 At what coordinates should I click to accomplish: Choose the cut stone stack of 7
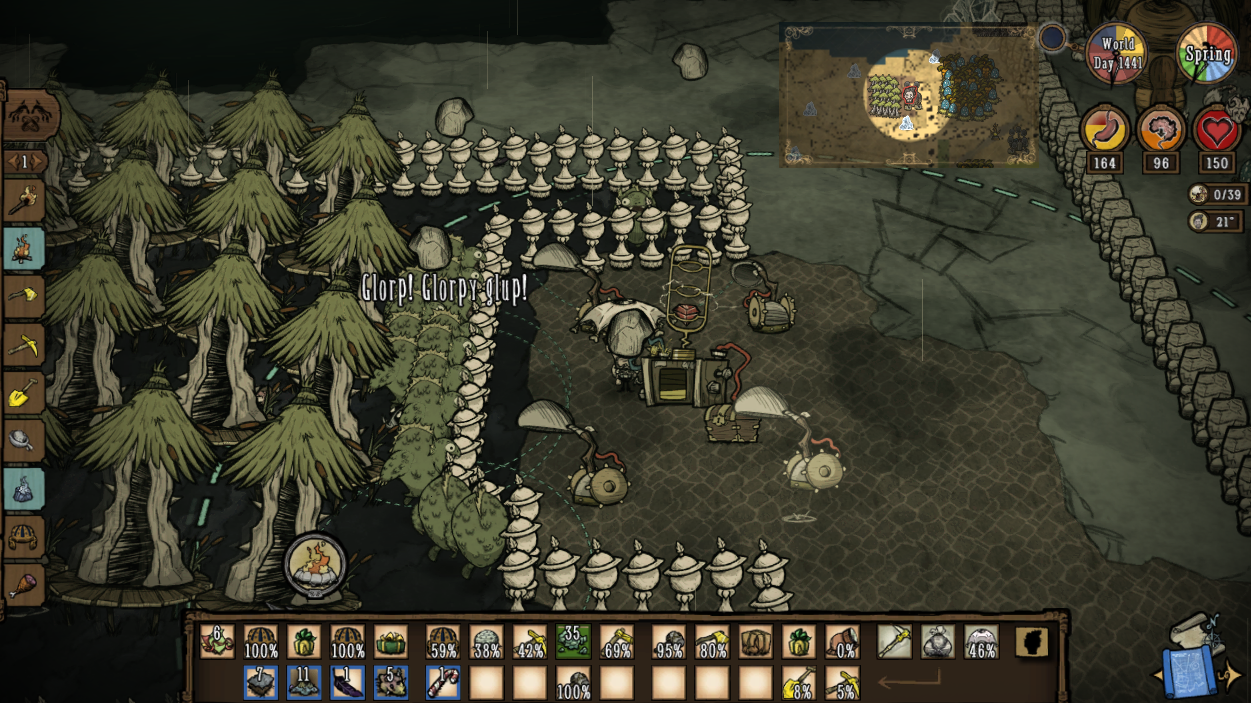pos(261,683)
